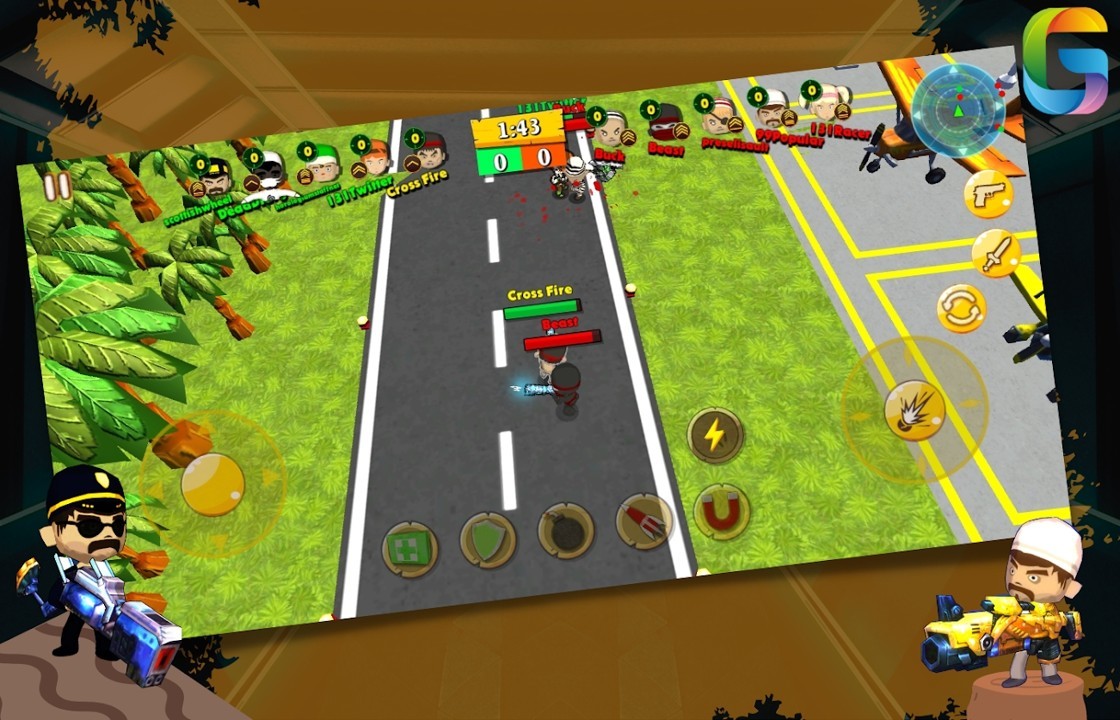Launch the red rocket ability

[x=644, y=521]
